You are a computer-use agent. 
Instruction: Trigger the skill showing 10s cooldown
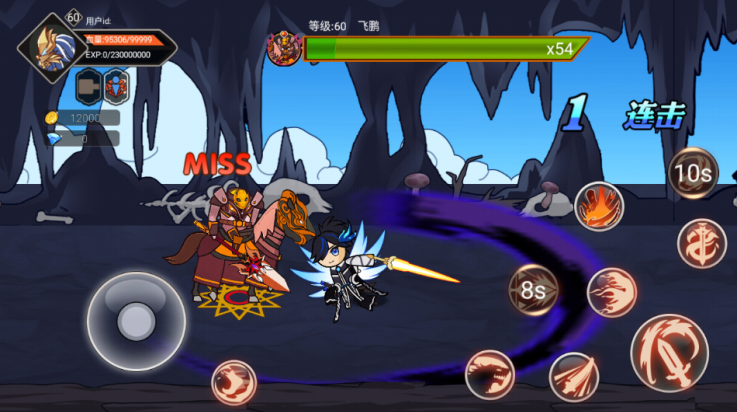[x=692, y=173]
